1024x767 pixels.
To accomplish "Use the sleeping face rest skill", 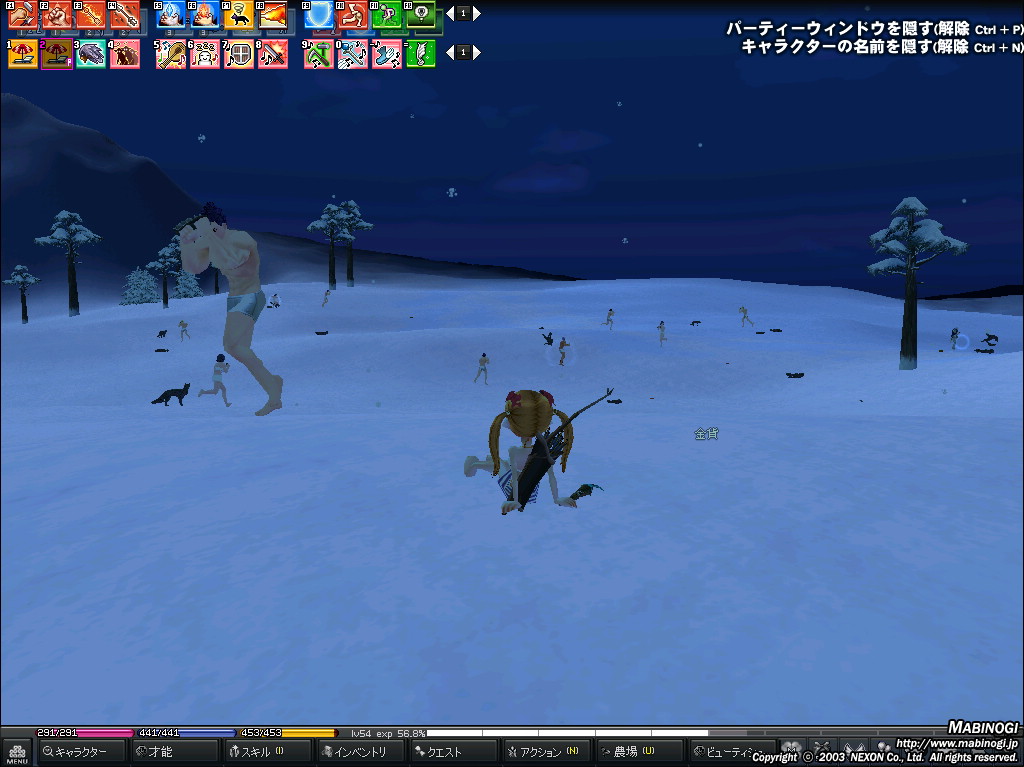I will (x=205, y=54).
